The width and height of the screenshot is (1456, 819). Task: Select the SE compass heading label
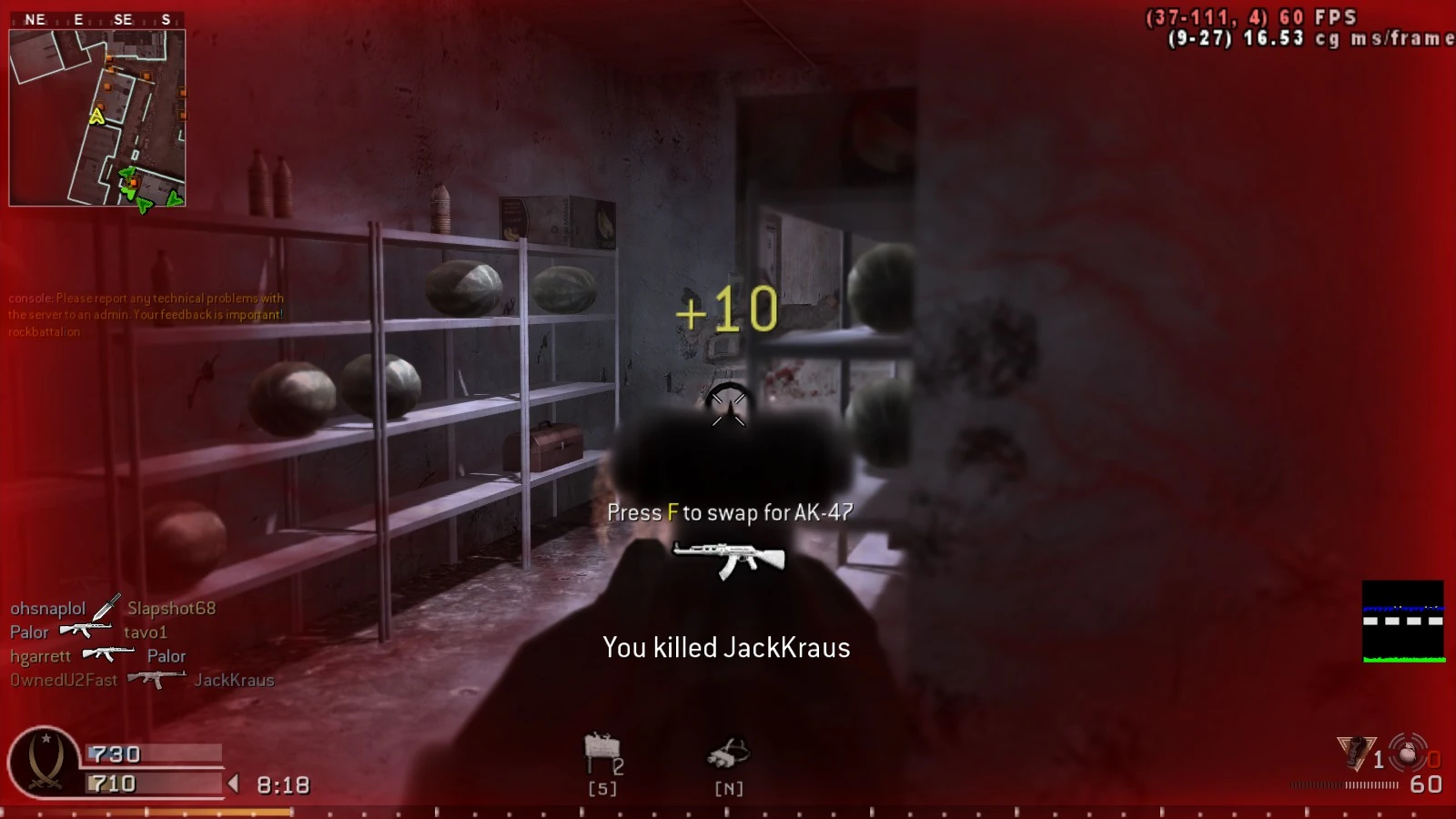pyautogui.click(x=124, y=17)
